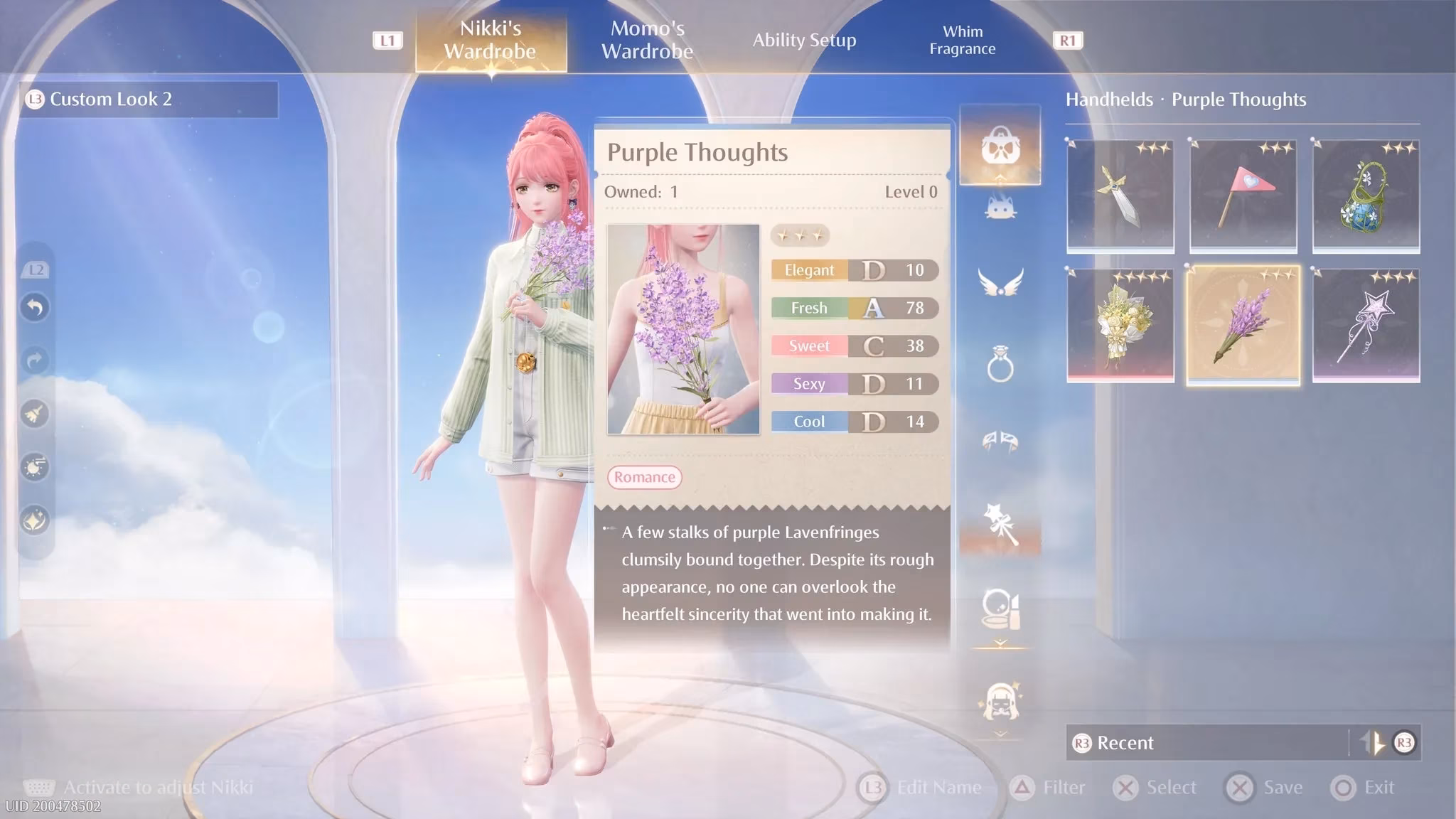
Task: Toggle the lighting switch icon
Action: [x=35, y=467]
